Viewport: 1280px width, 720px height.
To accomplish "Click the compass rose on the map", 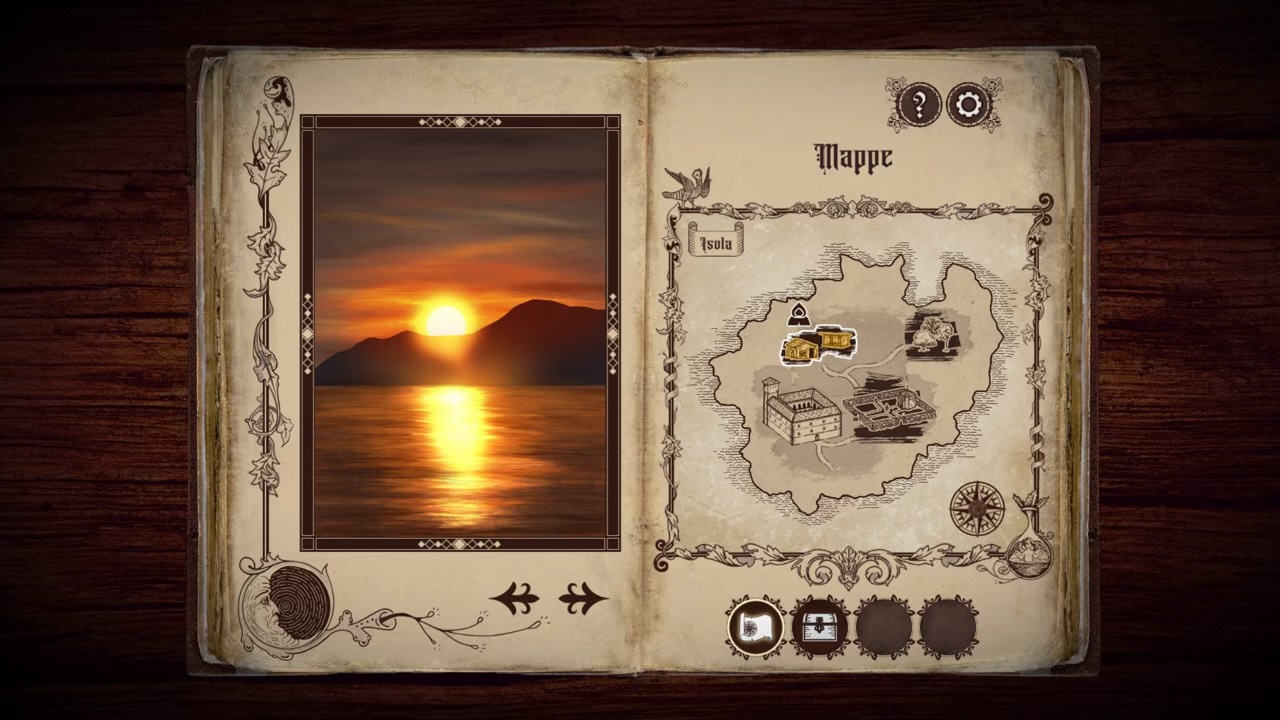I will [976, 507].
